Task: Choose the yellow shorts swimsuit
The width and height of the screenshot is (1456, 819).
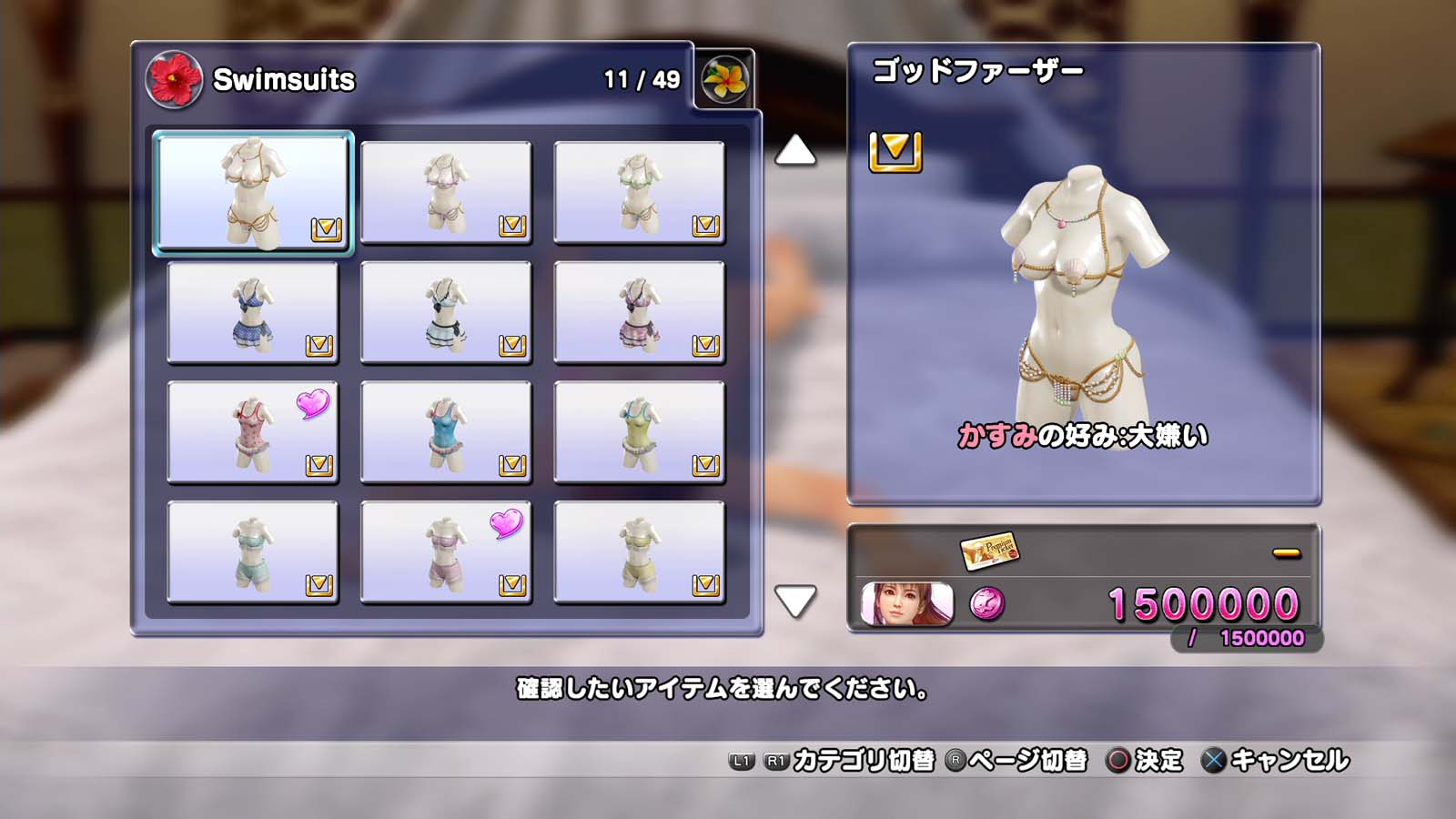Action: [639, 552]
